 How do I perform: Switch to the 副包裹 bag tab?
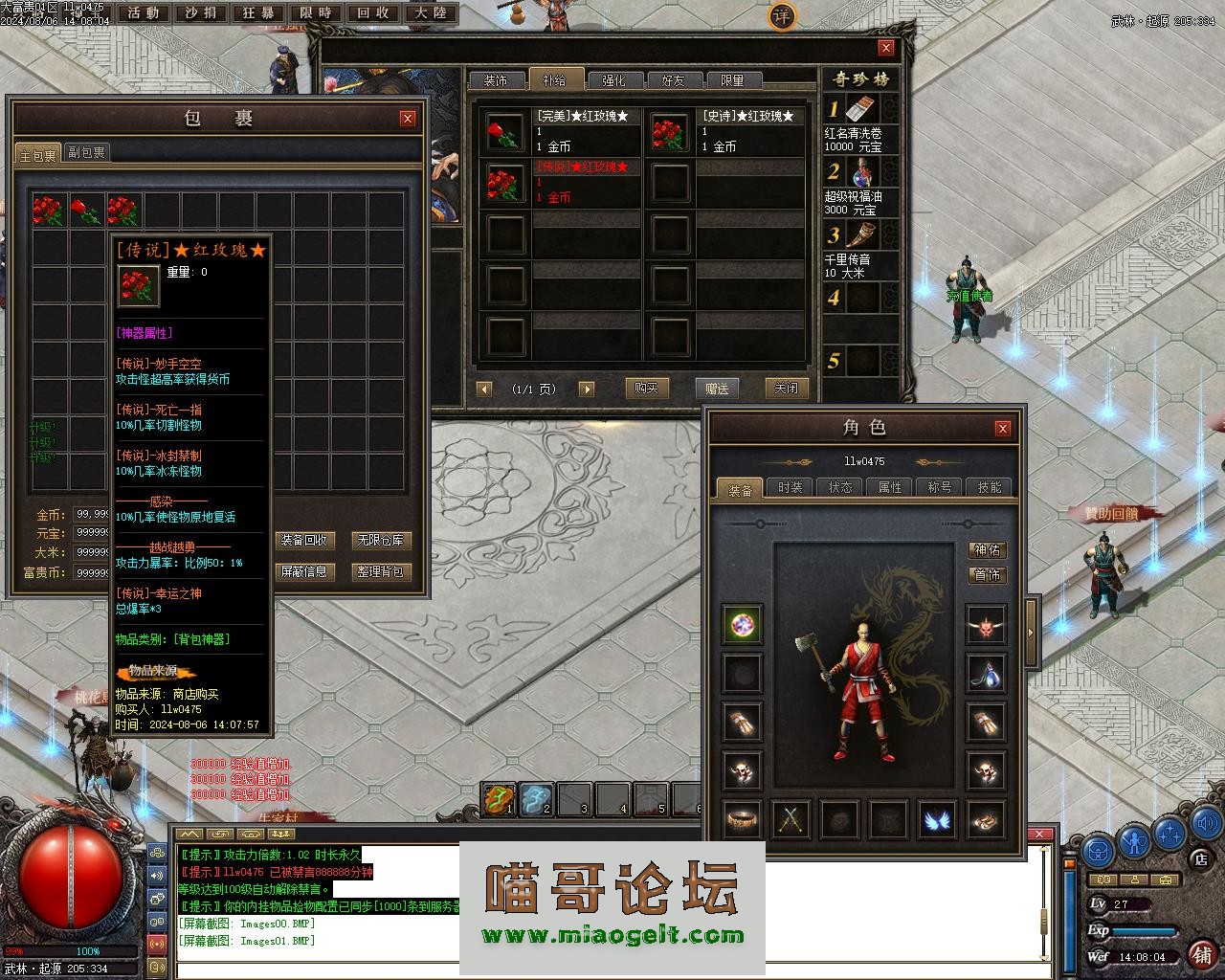tap(87, 152)
